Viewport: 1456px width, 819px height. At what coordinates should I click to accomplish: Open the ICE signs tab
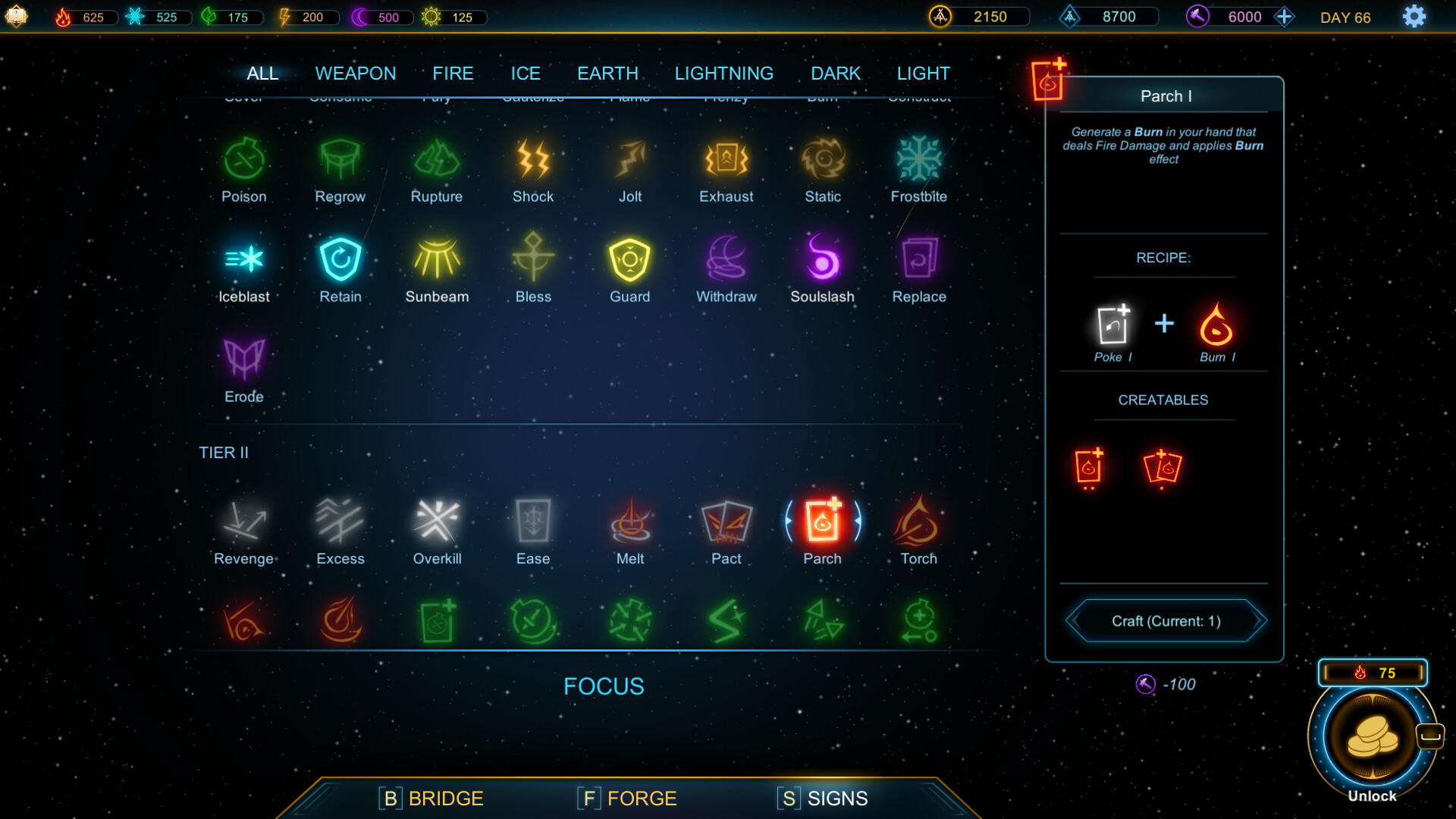(526, 73)
